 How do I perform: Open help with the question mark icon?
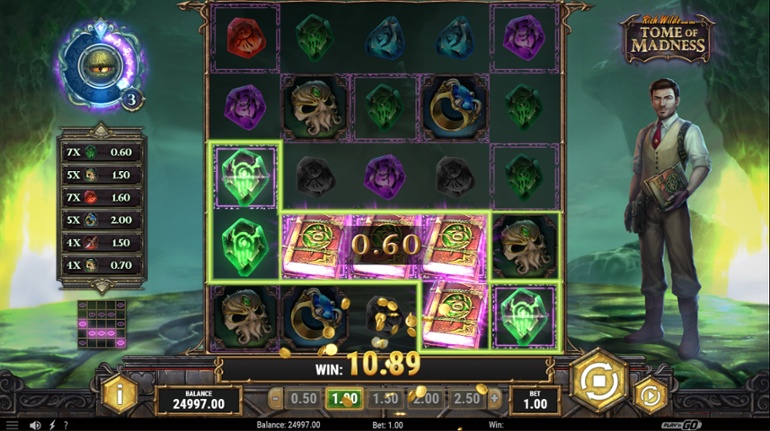click(66, 425)
